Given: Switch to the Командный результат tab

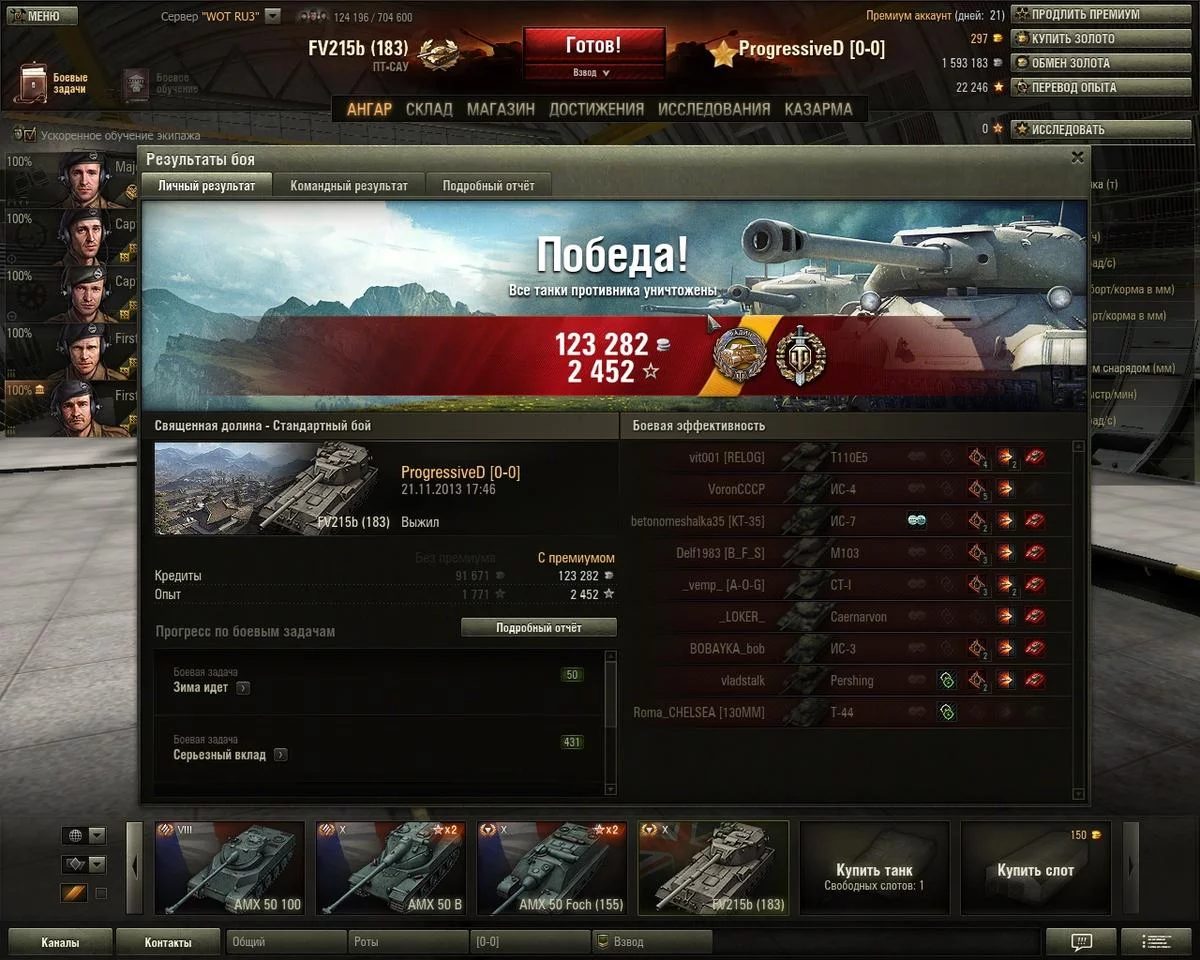Looking at the screenshot, I should (x=348, y=186).
